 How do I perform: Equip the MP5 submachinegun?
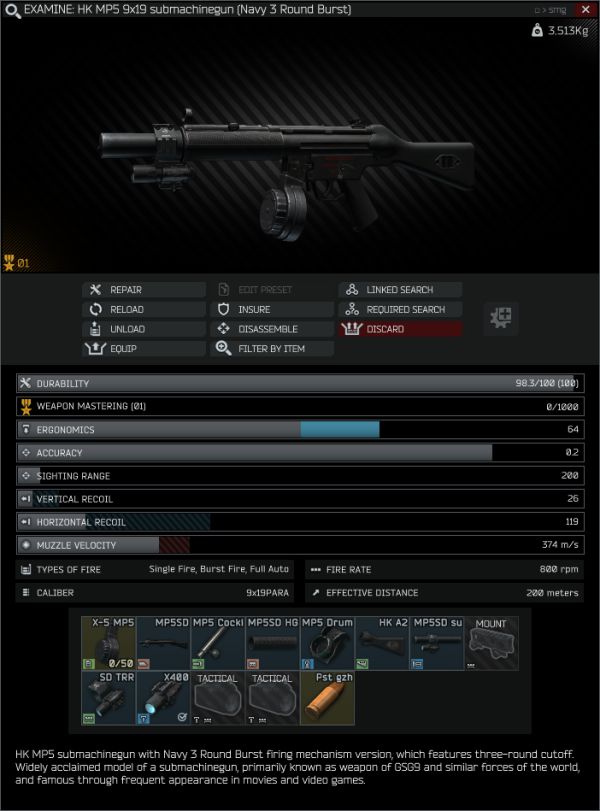(142, 349)
